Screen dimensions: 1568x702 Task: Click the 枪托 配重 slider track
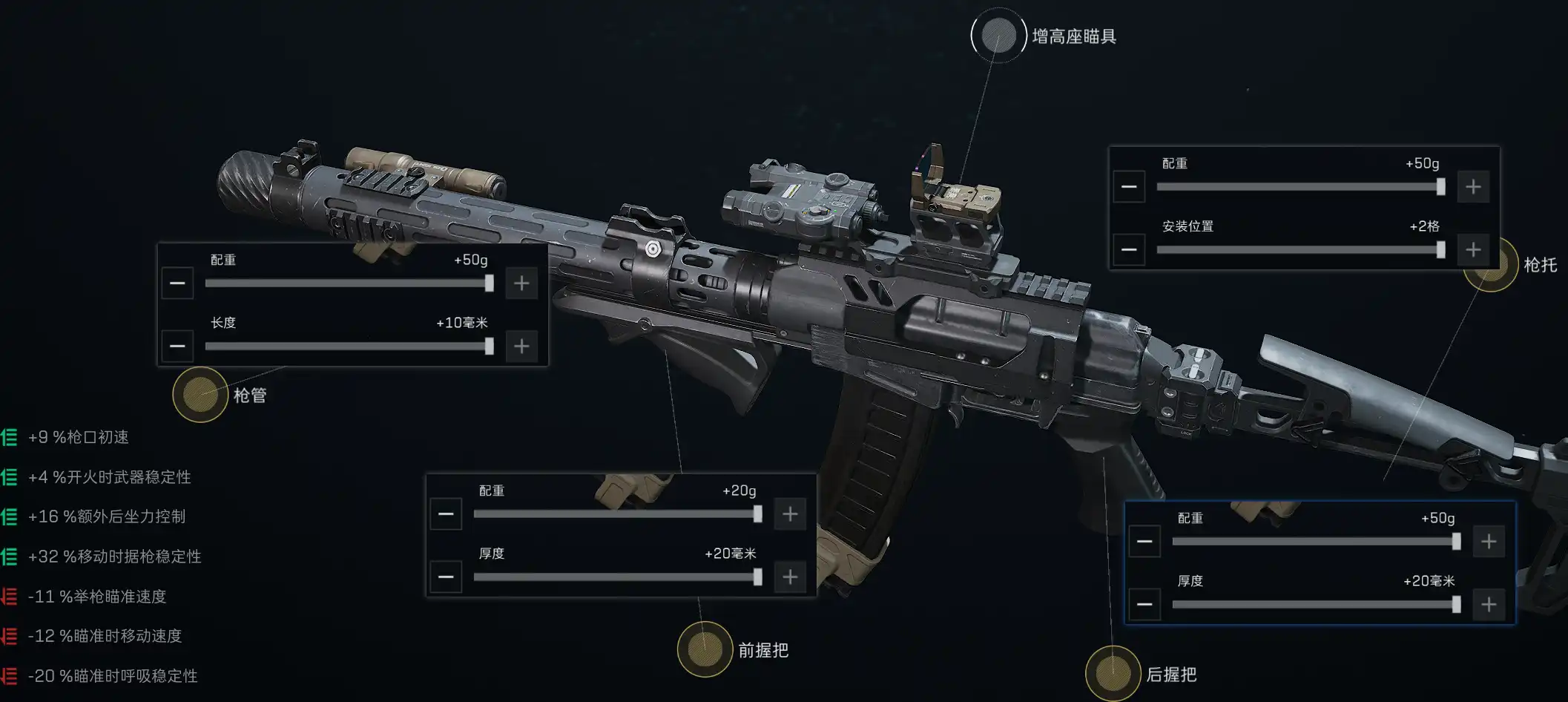1298,187
